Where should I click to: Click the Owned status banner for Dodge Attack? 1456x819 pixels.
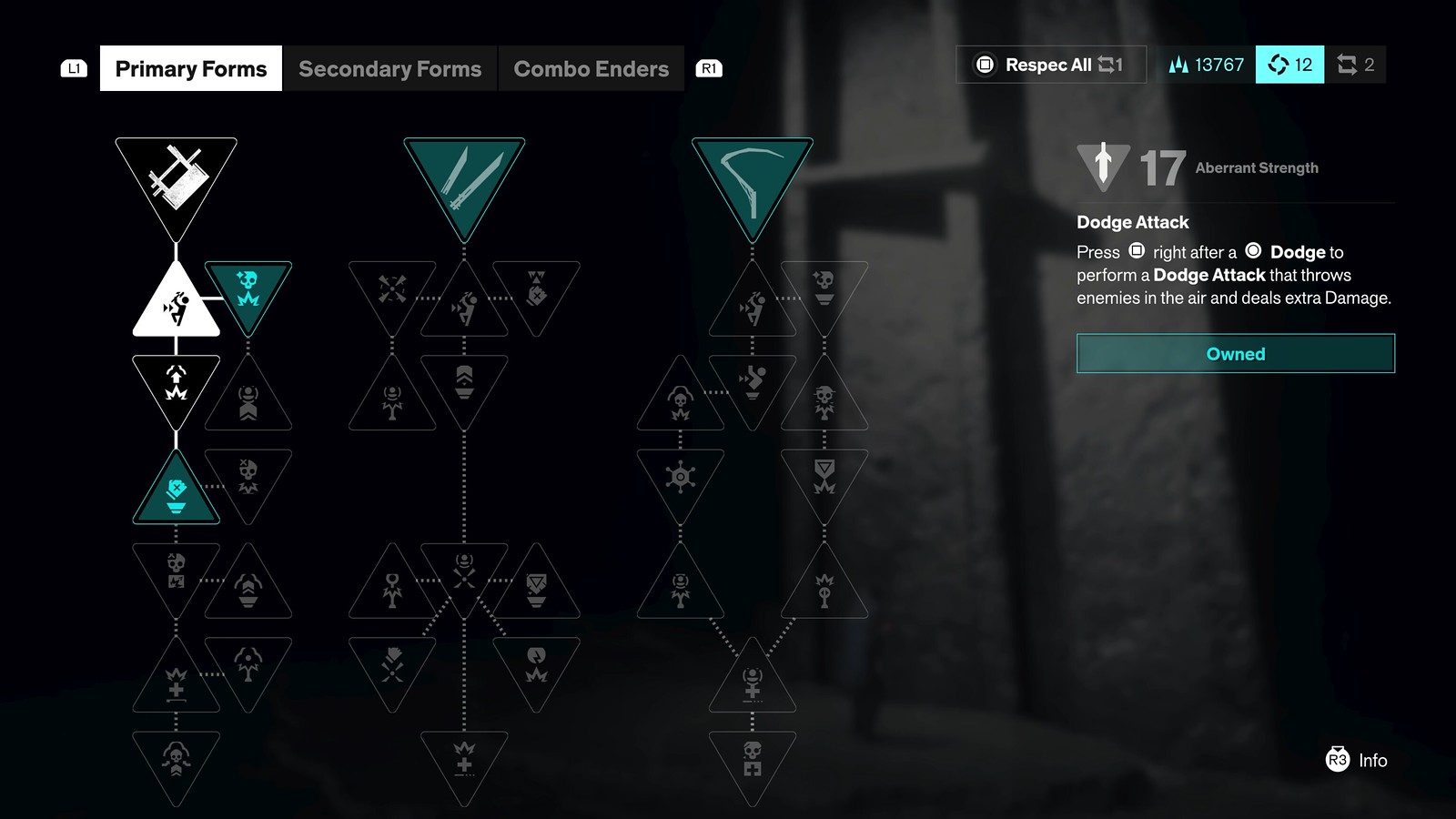pyautogui.click(x=1234, y=354)
